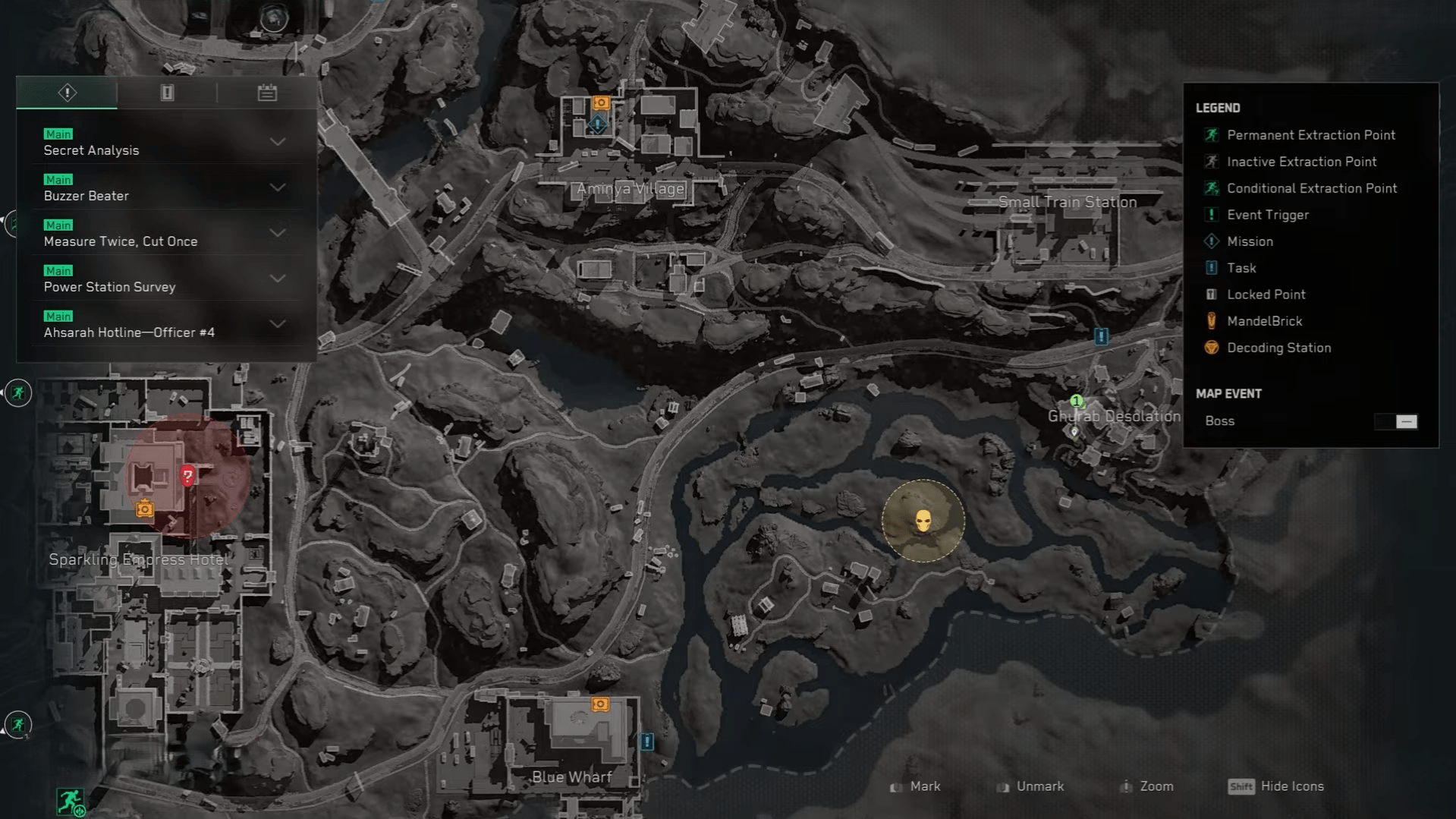Toggle the Boss map event switch
Screen dimensions: 1456x819
tap(1397, 421)
